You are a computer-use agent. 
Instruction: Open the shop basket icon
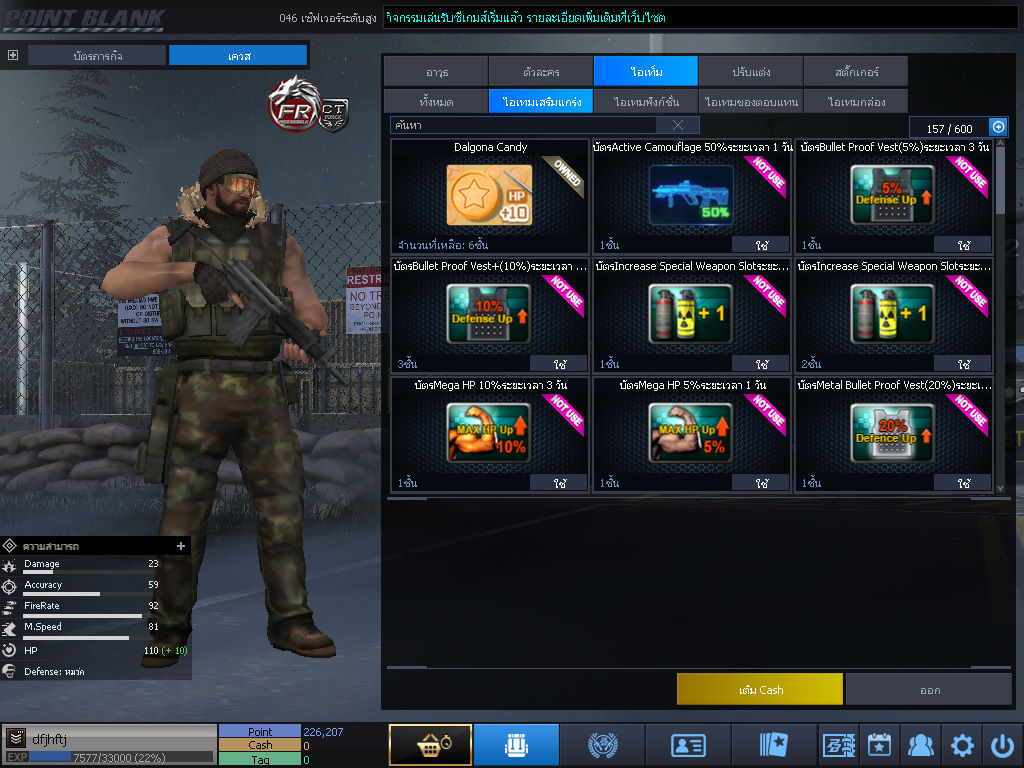point(430,745)
